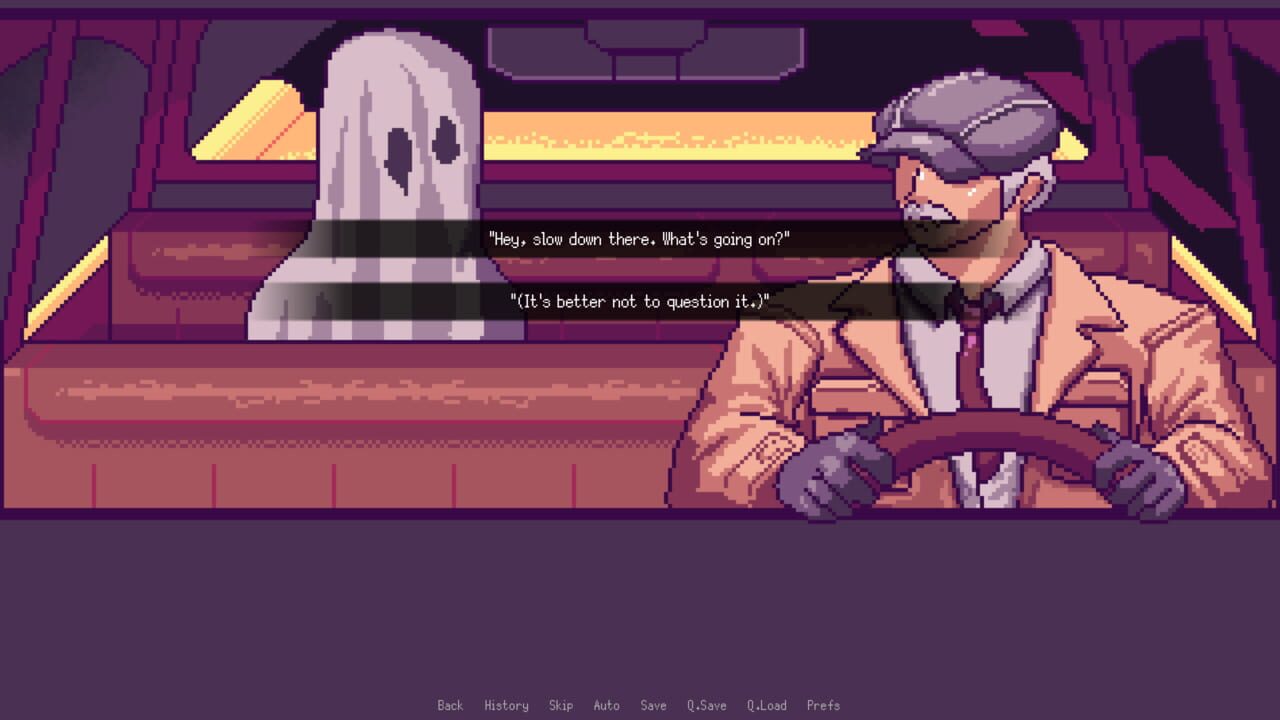Open the Save screen
The width and height of the screenshot is (1280, 720).
click(x=654, y=705)
